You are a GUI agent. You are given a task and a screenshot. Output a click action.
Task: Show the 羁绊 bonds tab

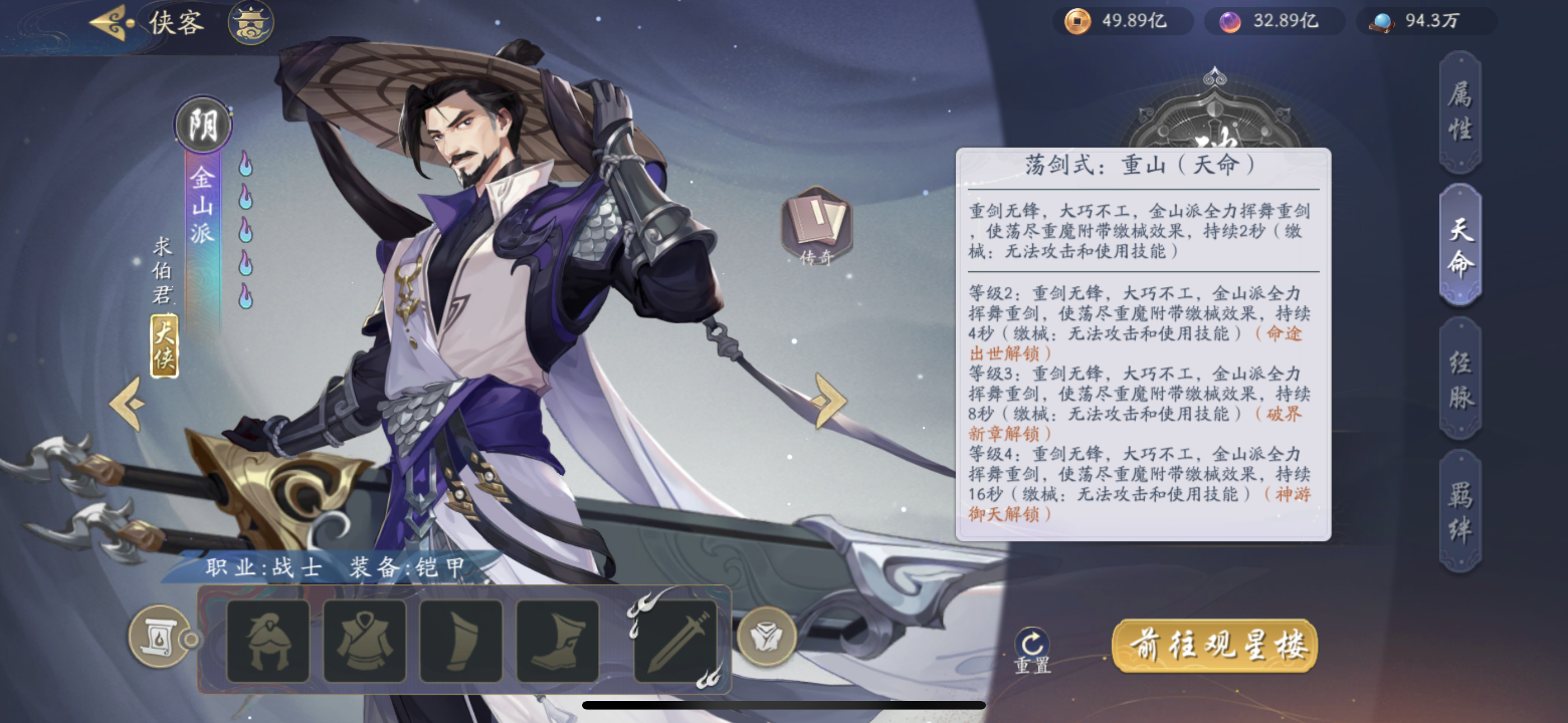pyautogui.click(x=1460, y=512)
